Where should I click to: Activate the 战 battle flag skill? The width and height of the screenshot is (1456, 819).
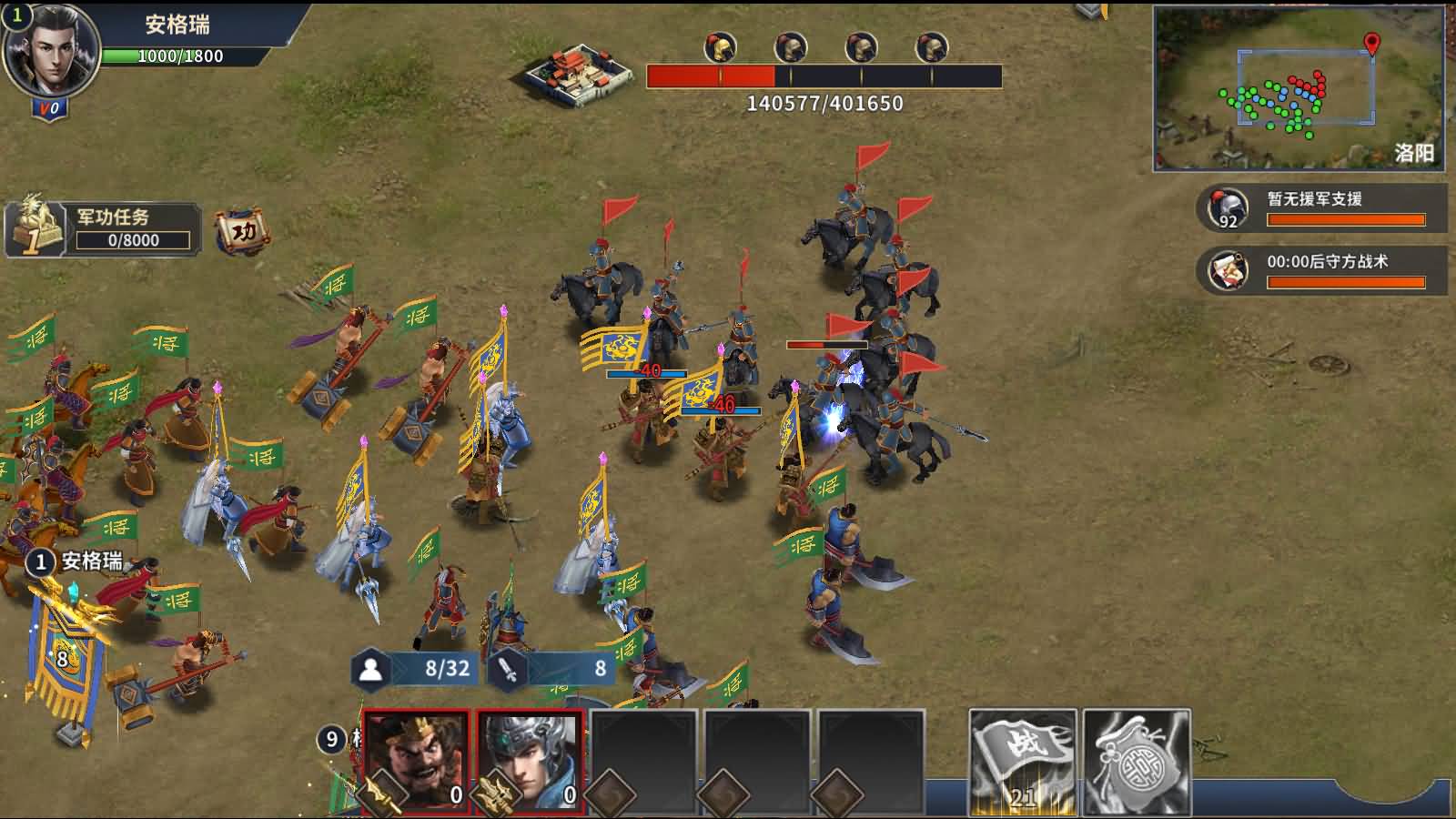tap(1023, 763)
